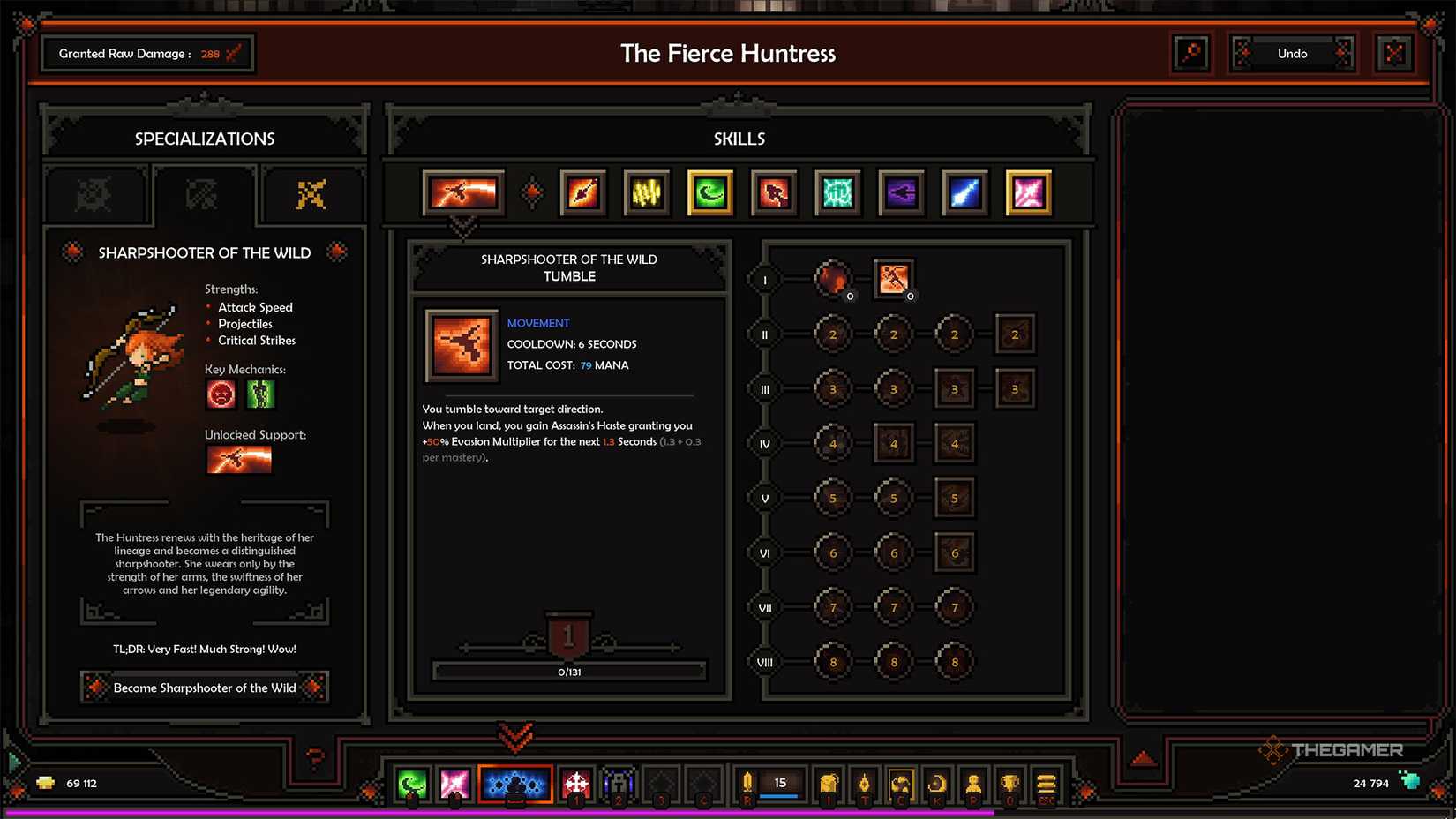Select the pink gold-framed skill icon on the far right
This screenshot has height=819, width=1456.
[x=1027, y=193]
